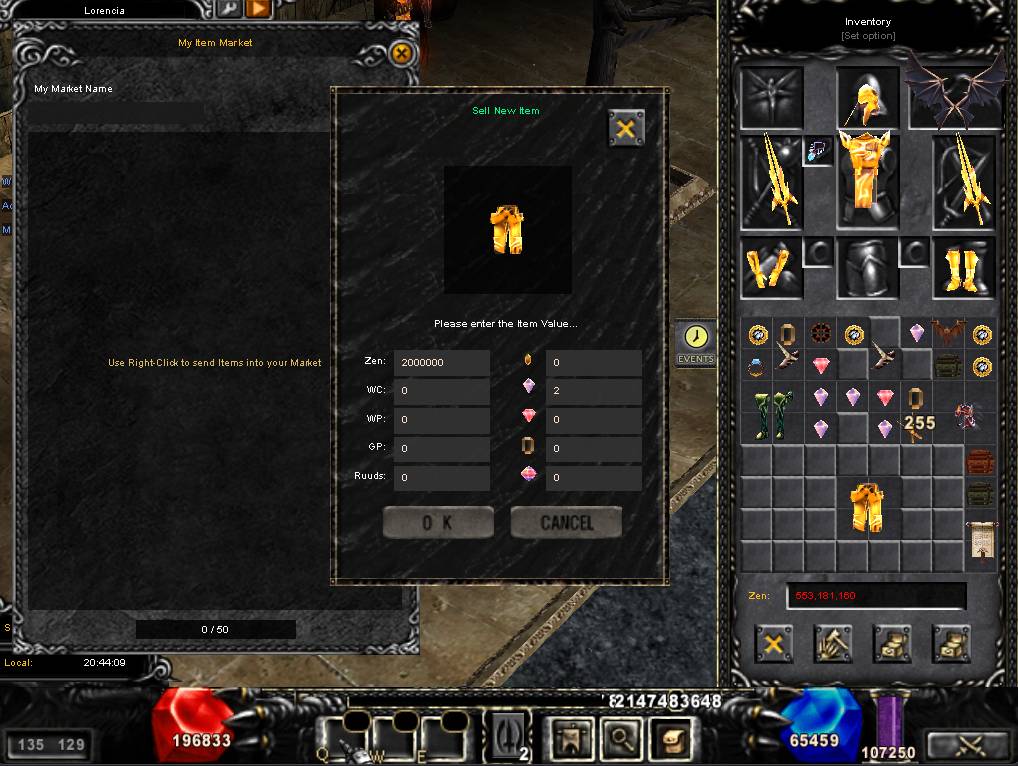The height and width of the screenshot is (766, 1018).
Task: Select the equipped golden helmet slot
Action: (x=868, y=98)
